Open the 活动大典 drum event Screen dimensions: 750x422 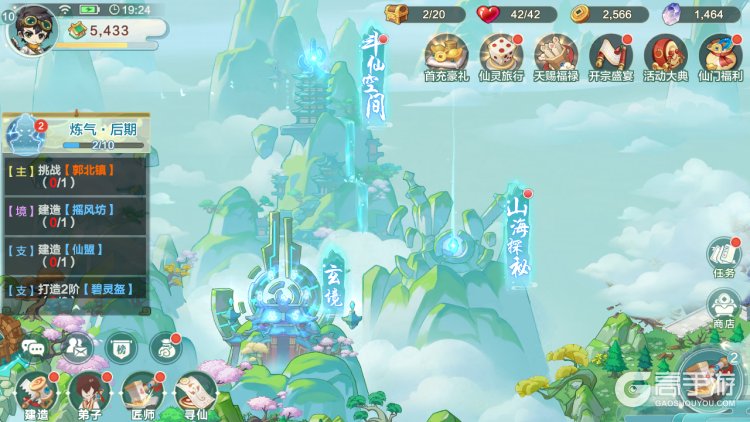coord(663,55)
